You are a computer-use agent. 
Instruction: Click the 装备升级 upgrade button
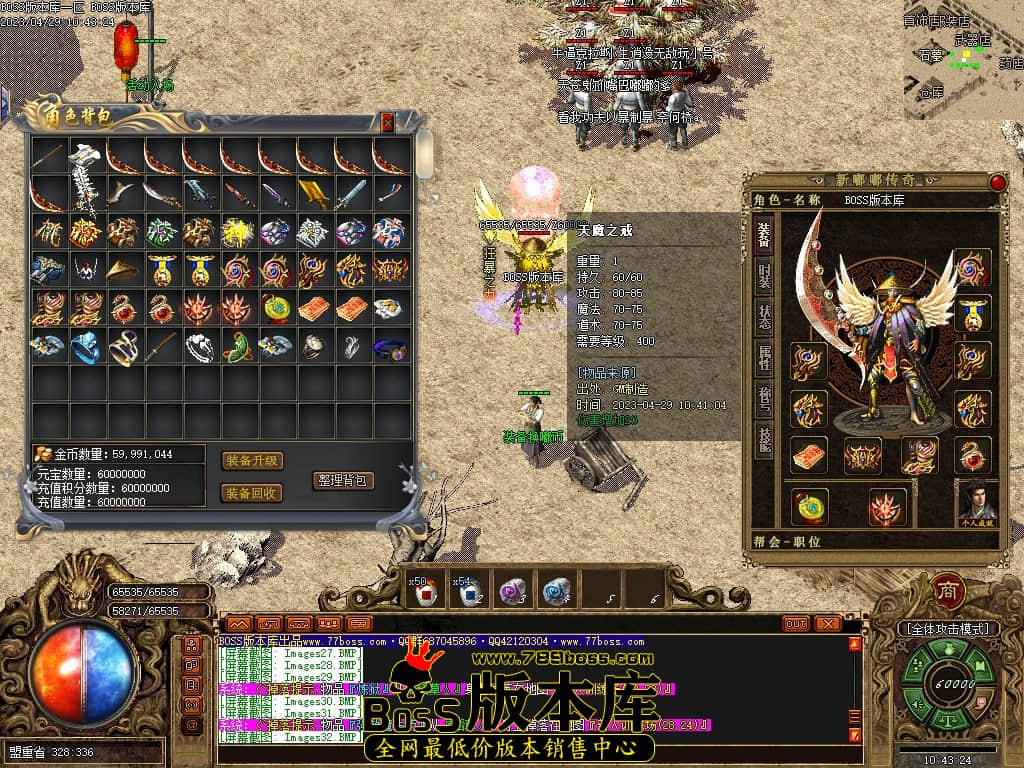point(252,461)
